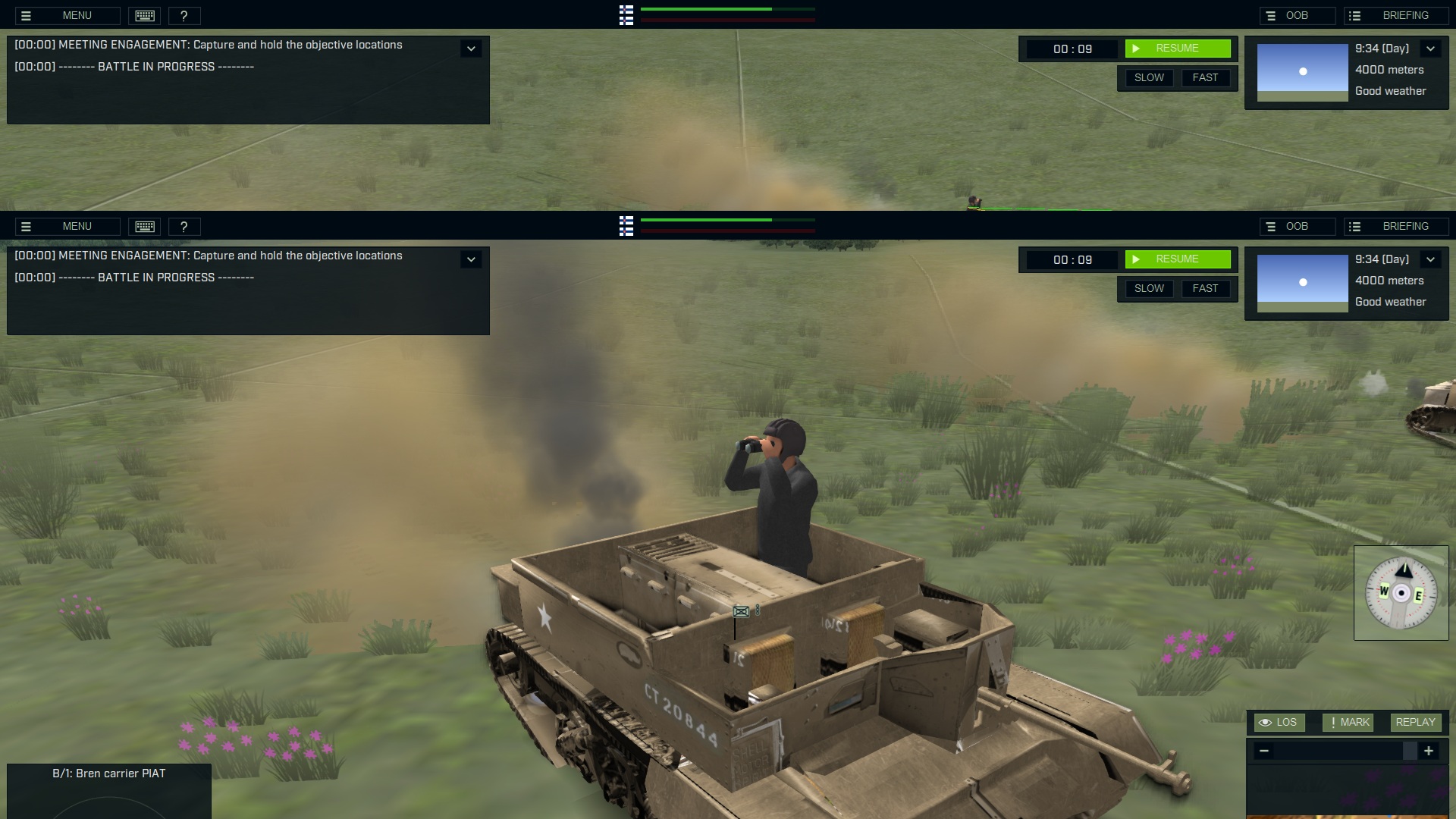Open the BRIEFING list panel

[x=1396, y=15]
